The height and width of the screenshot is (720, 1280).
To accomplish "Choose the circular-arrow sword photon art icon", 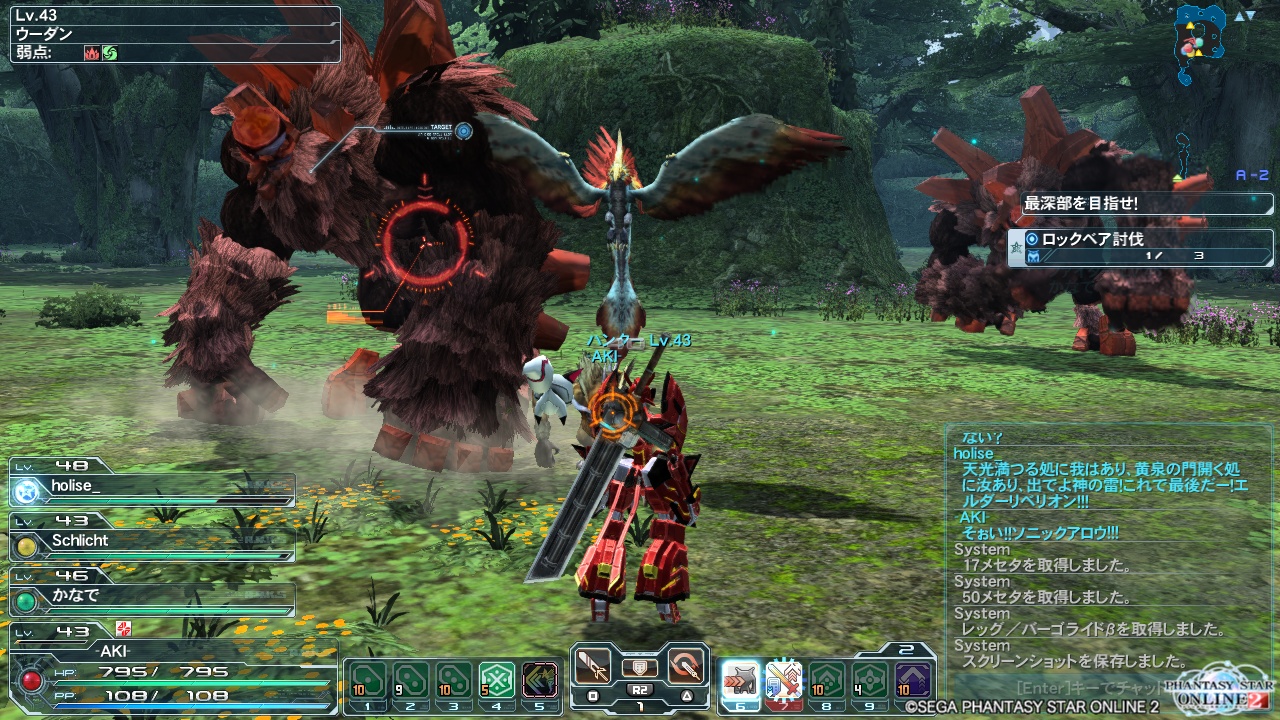I will coord(686,667).
